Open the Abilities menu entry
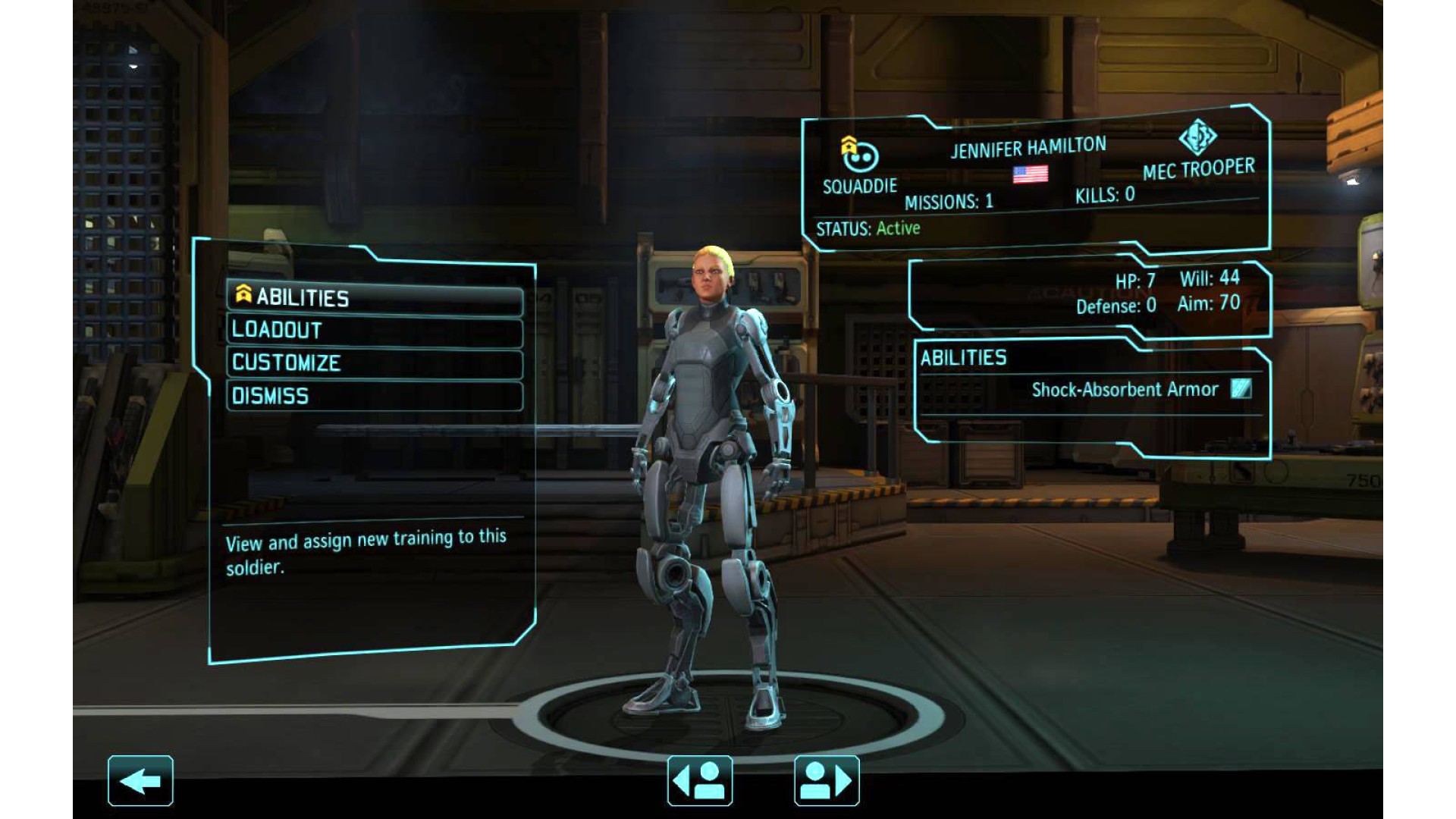 pyautogui.click(x=375, y=298)
